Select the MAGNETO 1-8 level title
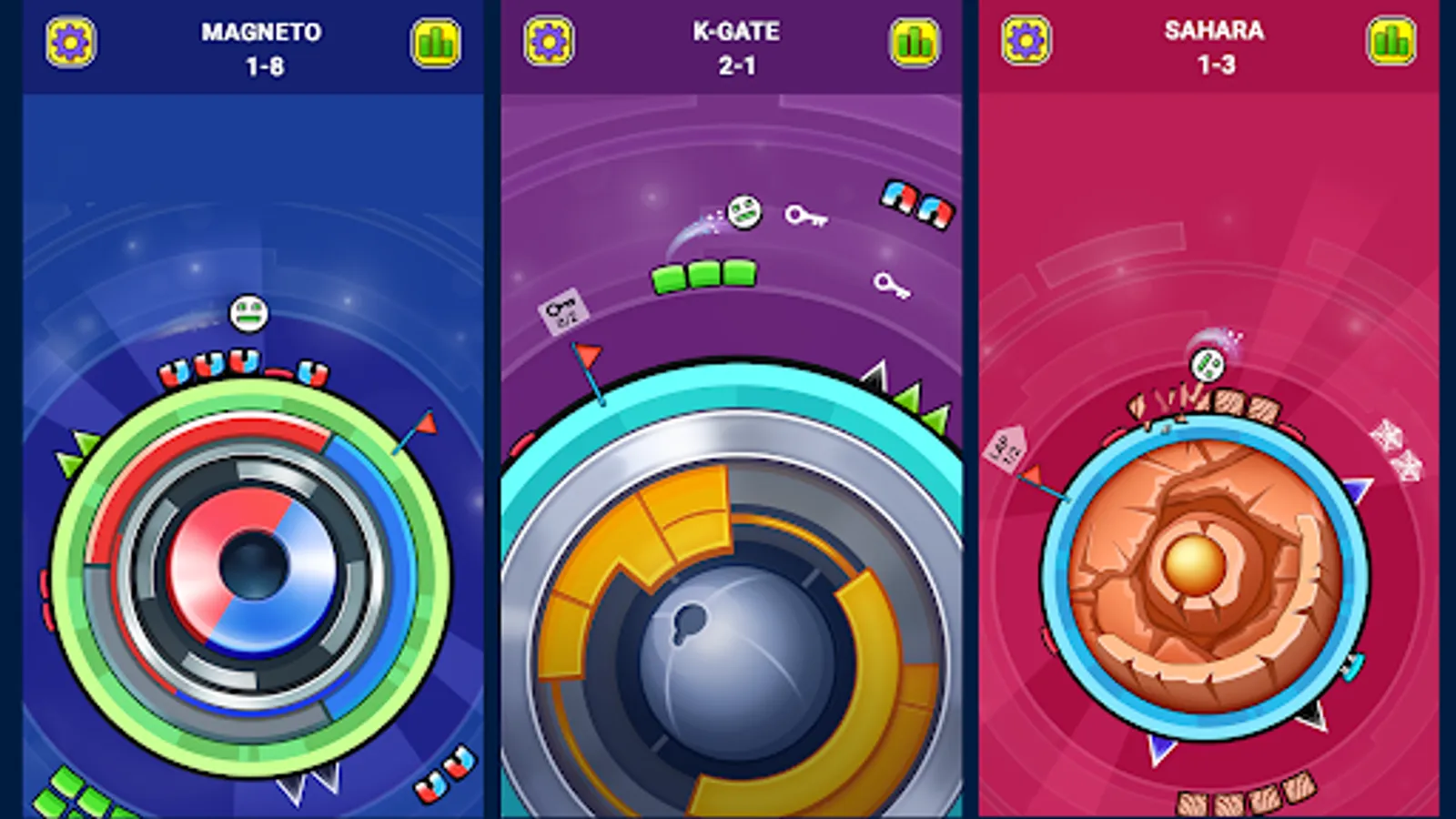Screen dimensions: 1456x819 click(261, 47)
